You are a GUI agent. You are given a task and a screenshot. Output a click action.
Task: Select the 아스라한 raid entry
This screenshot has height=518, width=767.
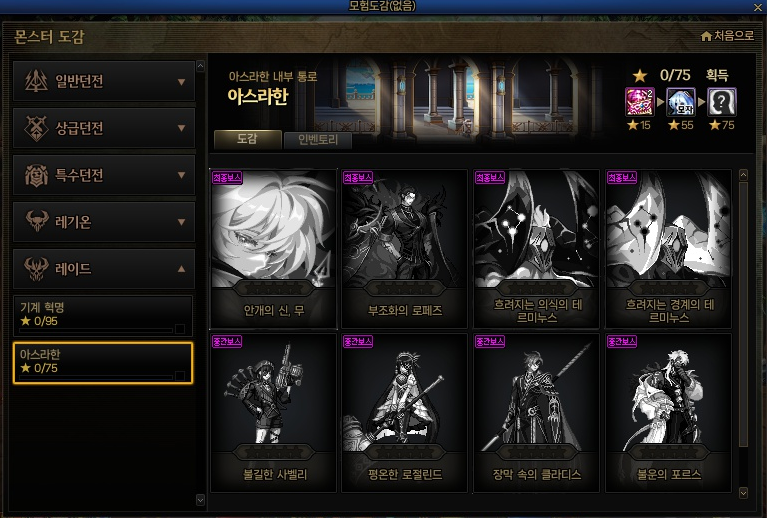[x=102, y=362]
